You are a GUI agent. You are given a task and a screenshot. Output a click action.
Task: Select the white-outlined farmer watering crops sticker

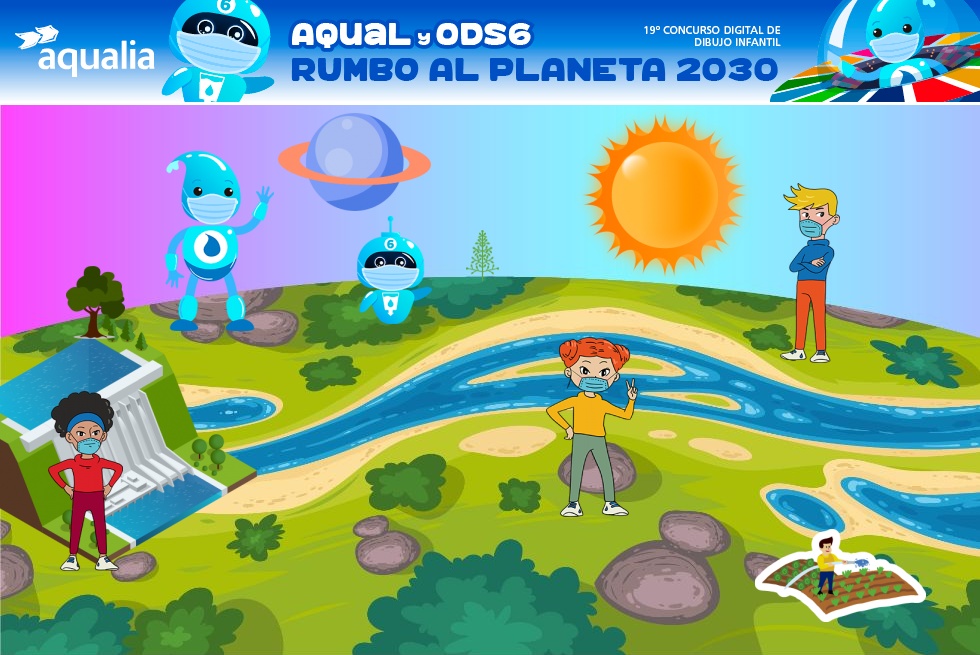pos(838,575)
